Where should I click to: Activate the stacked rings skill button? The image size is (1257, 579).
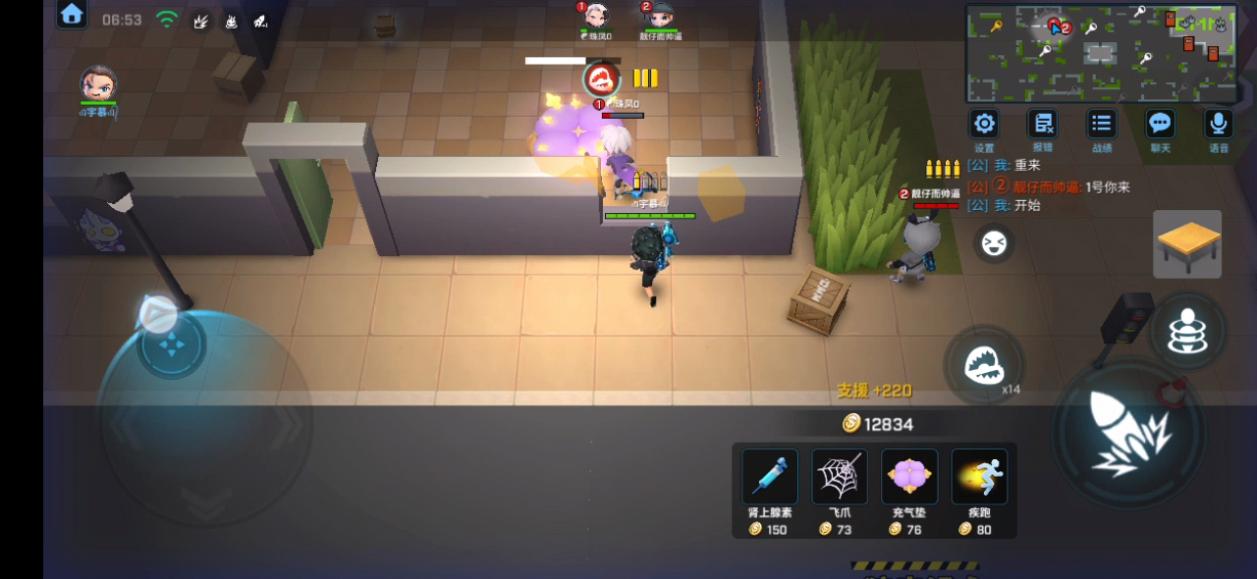(1188, 331)
